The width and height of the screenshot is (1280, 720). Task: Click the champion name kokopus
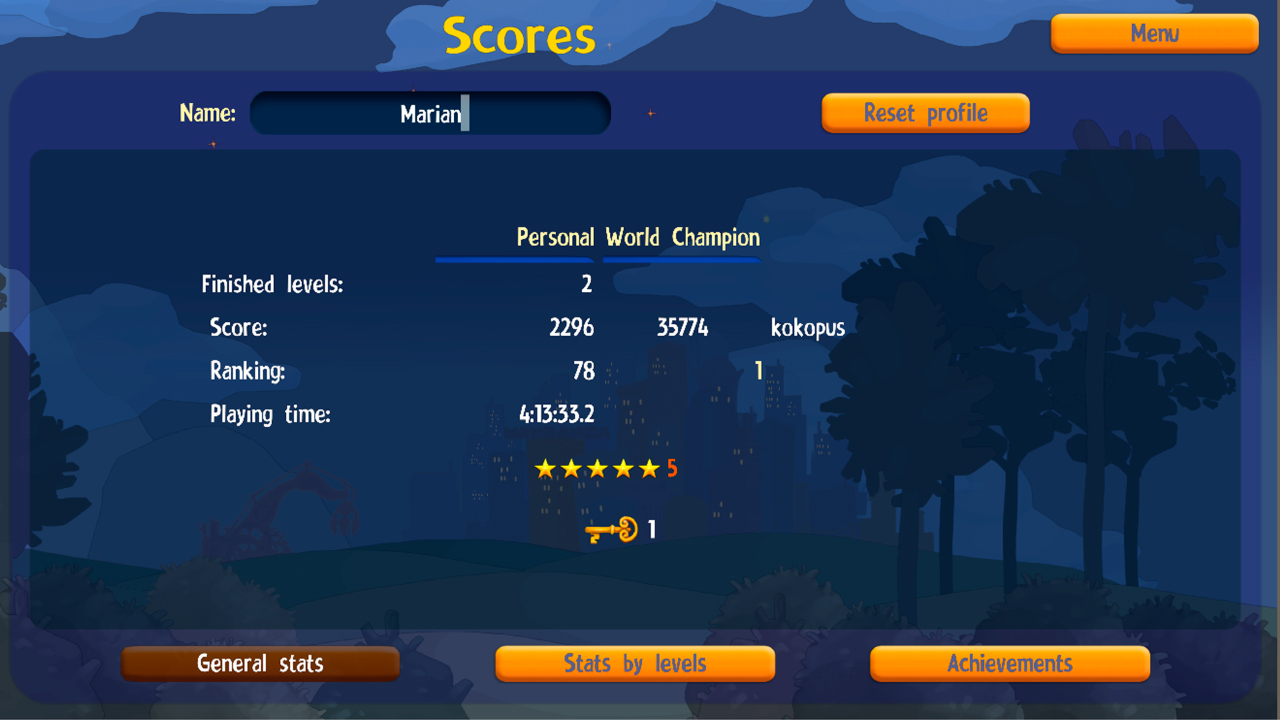coord(807,327)
